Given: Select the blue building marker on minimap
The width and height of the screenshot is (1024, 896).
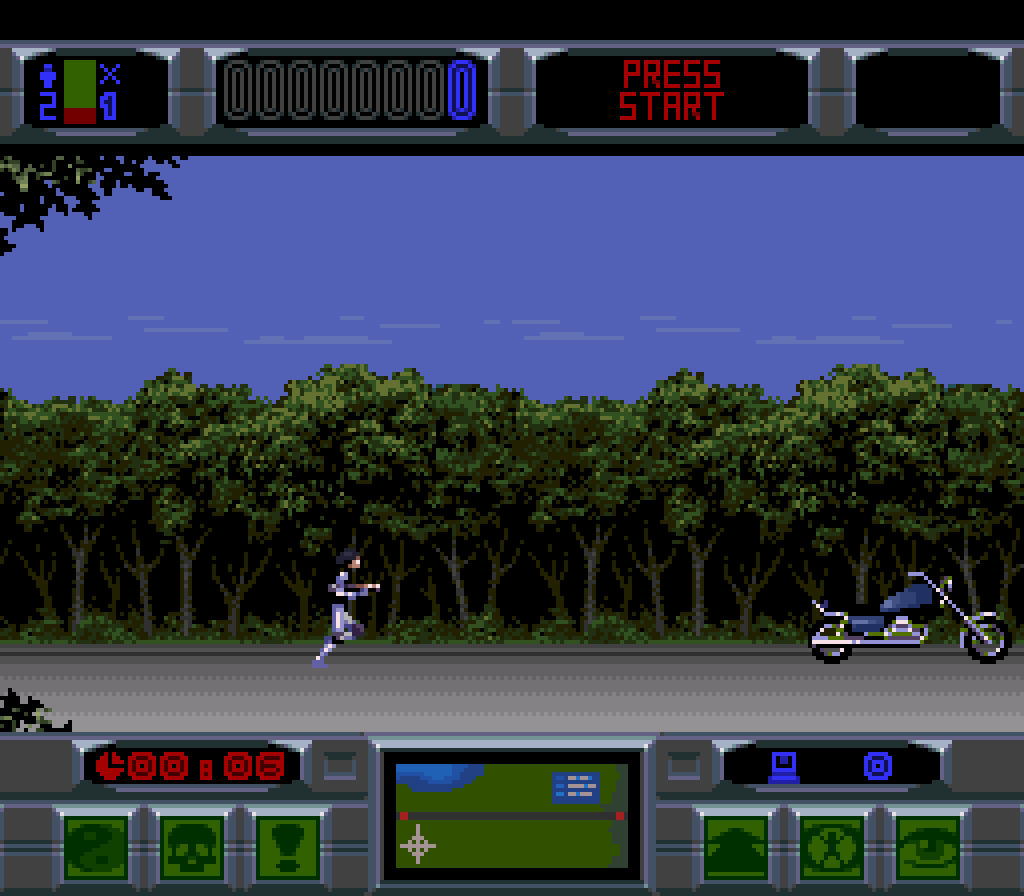Looking at the screenshot, I should 576,787.
